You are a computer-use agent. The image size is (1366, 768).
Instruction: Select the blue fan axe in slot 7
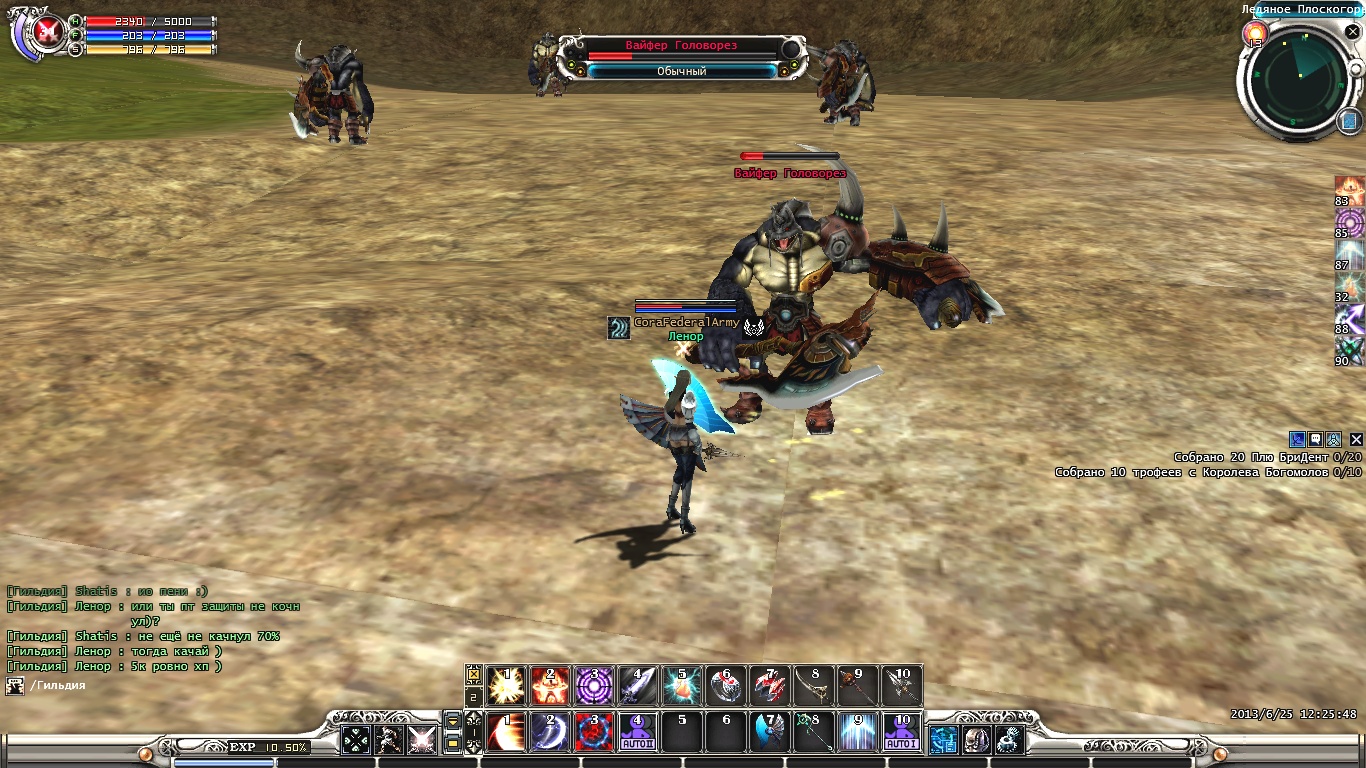click(x=771, y=733)
